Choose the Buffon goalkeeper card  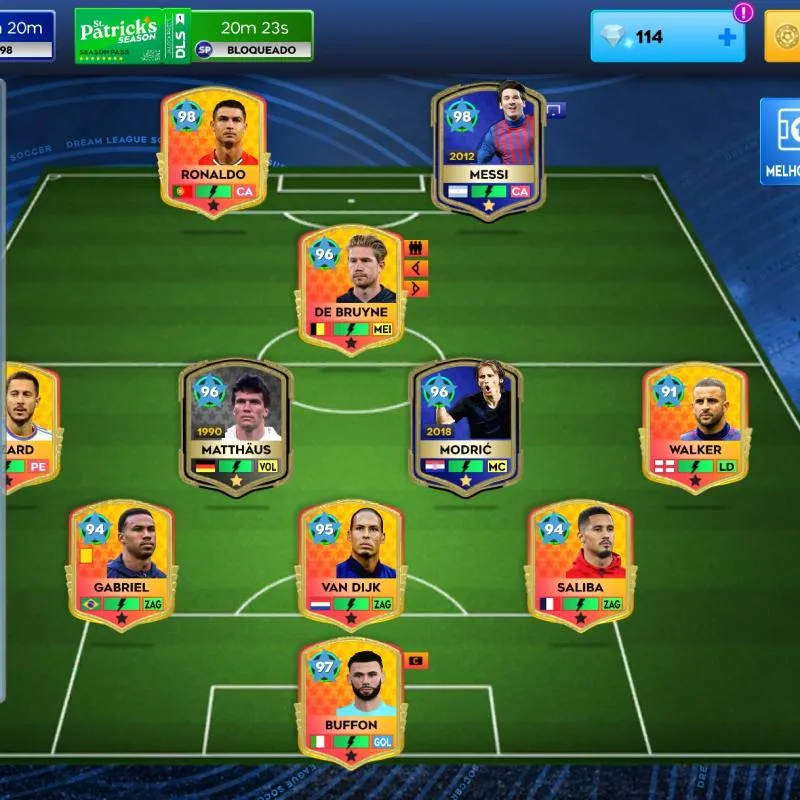coord(350,700)
